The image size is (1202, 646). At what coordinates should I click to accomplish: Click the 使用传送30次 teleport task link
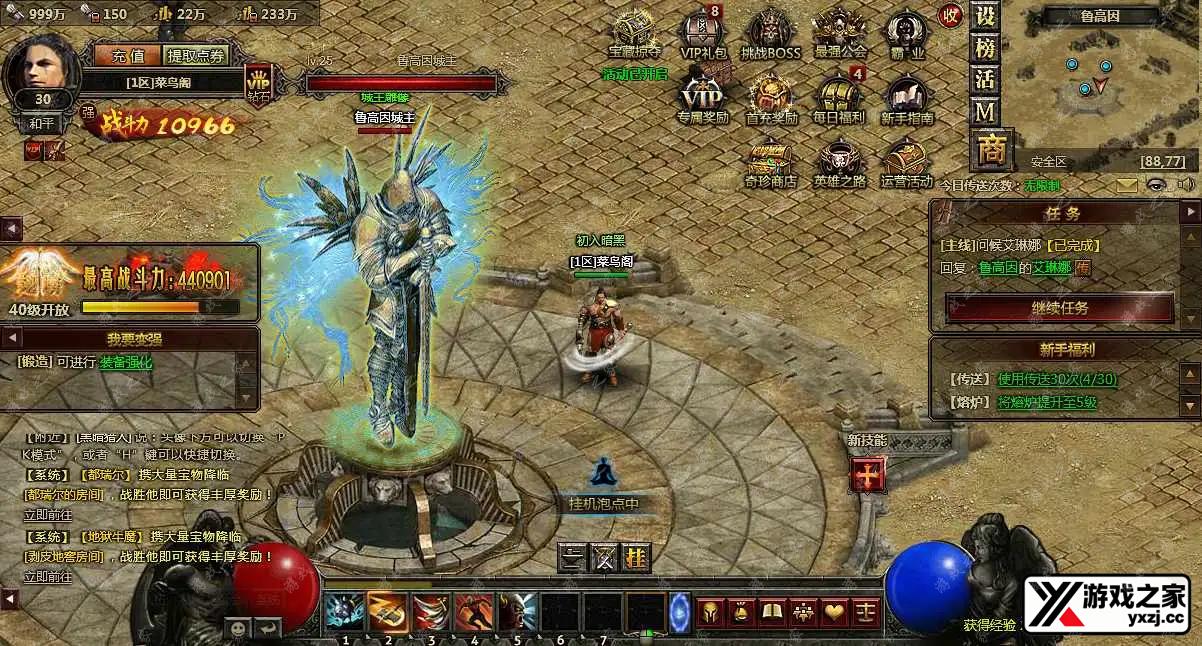[x=1057, y=379]
